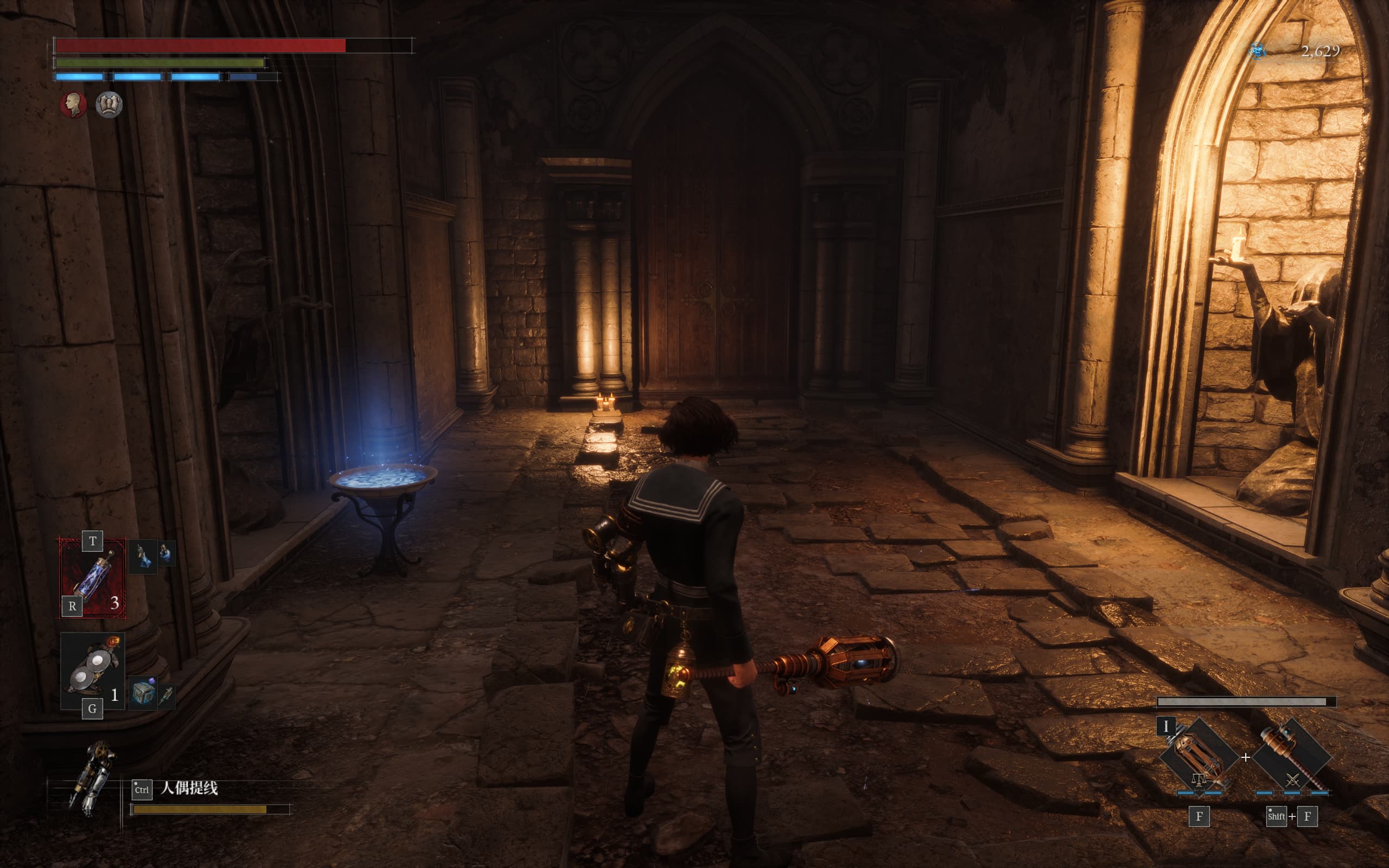This screenshot has height=868, width=1389.
Task: Pick the syringe item in the lower belt
Action: tap(168, 696)
